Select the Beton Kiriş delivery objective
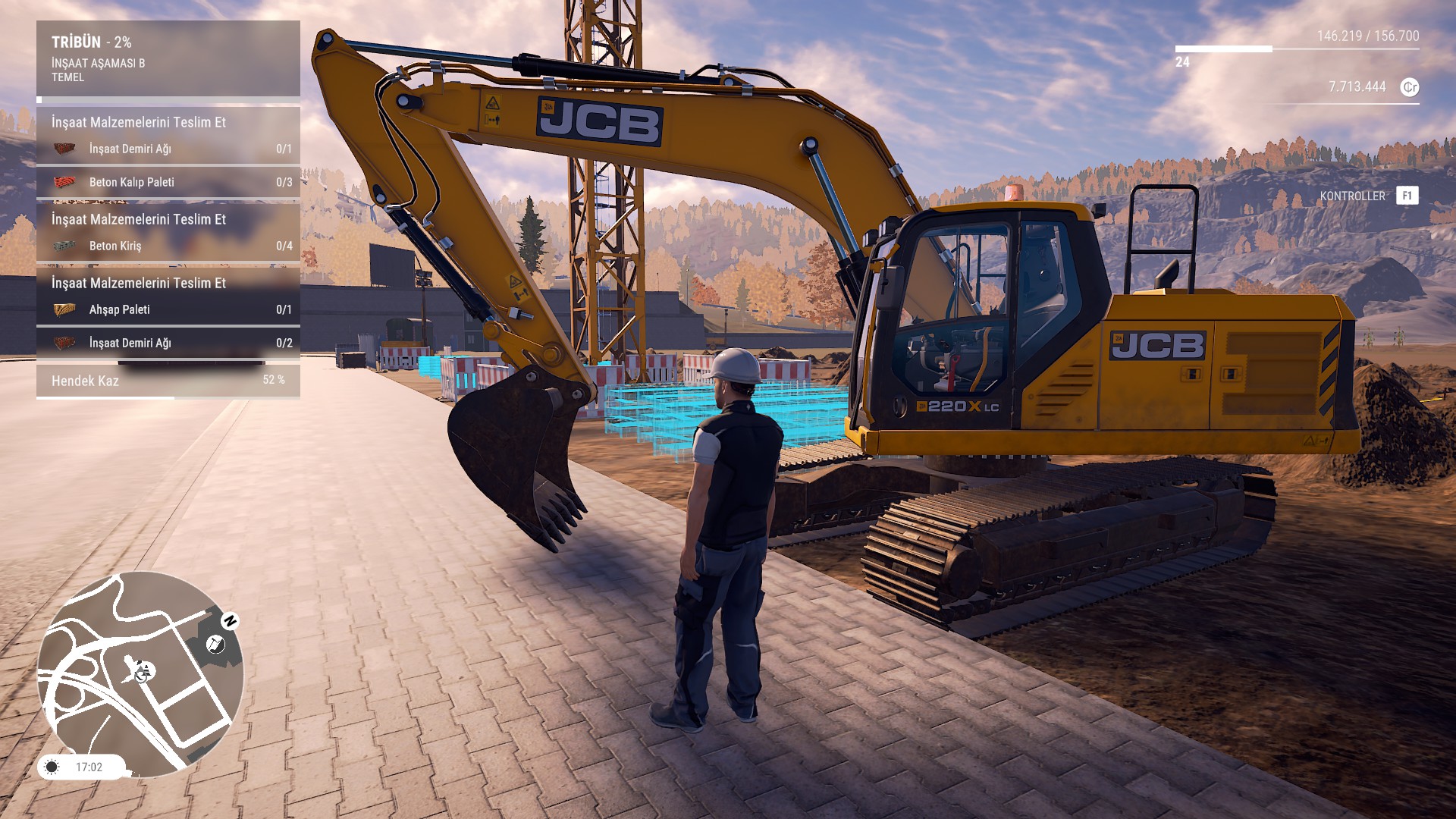The width and height of the screenshot is (1456, 819). coord(168,246)
